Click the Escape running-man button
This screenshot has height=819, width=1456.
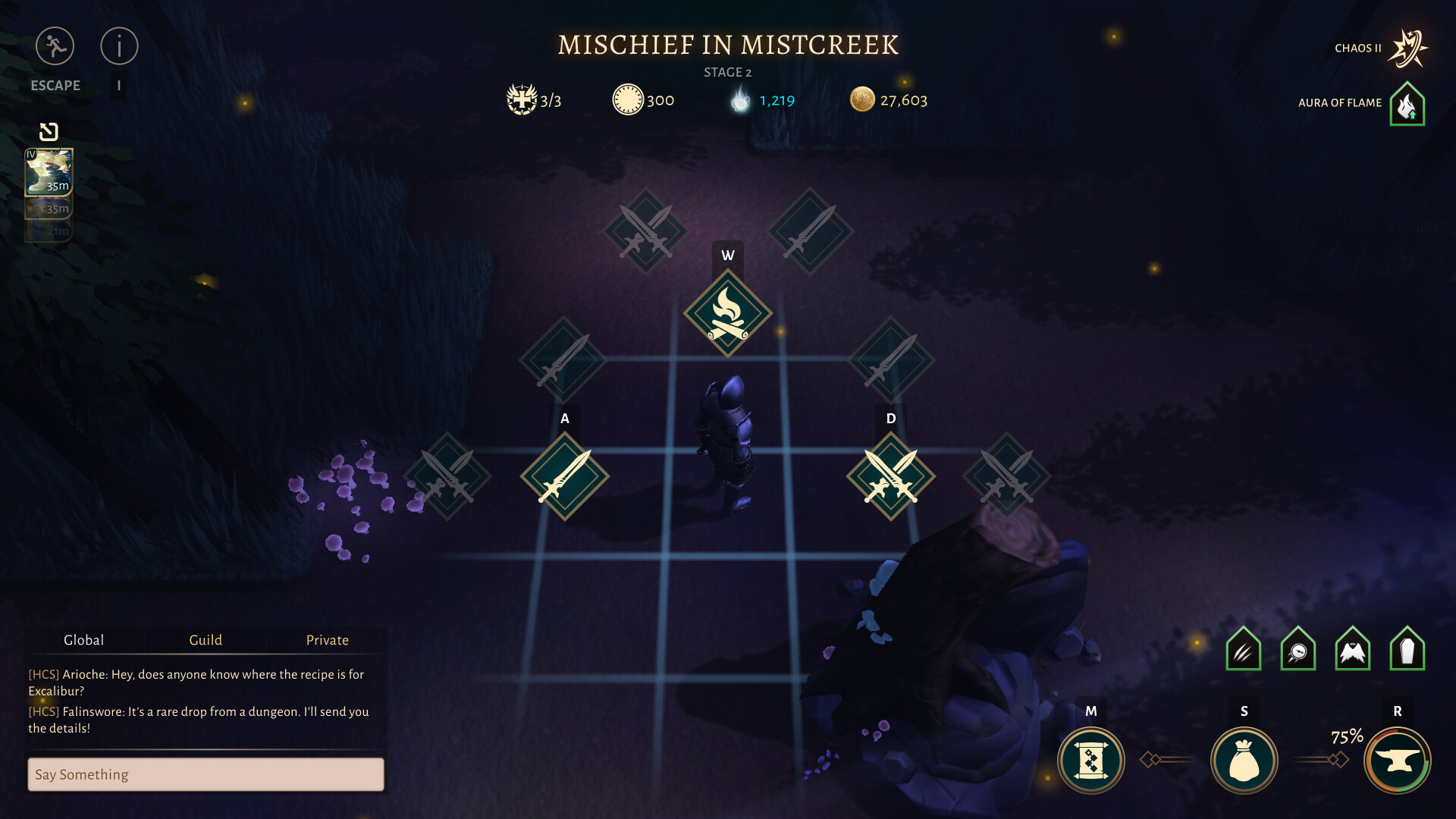55,46
